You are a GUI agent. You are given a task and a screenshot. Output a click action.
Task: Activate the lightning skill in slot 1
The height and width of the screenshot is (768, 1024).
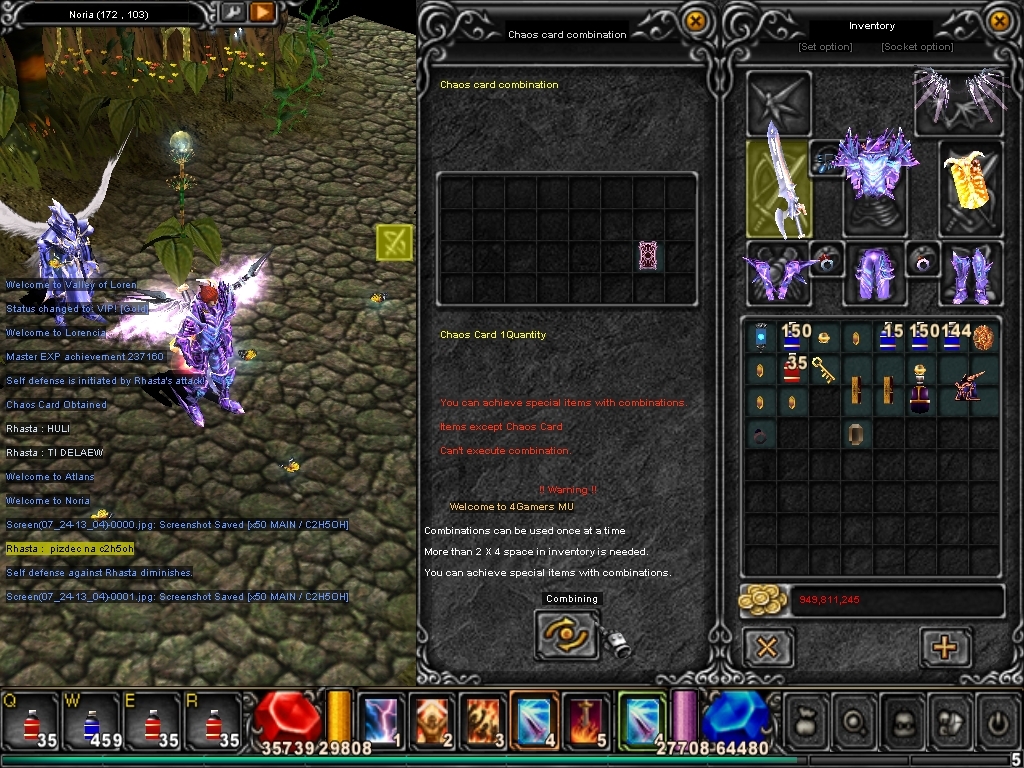pos(381,720)
